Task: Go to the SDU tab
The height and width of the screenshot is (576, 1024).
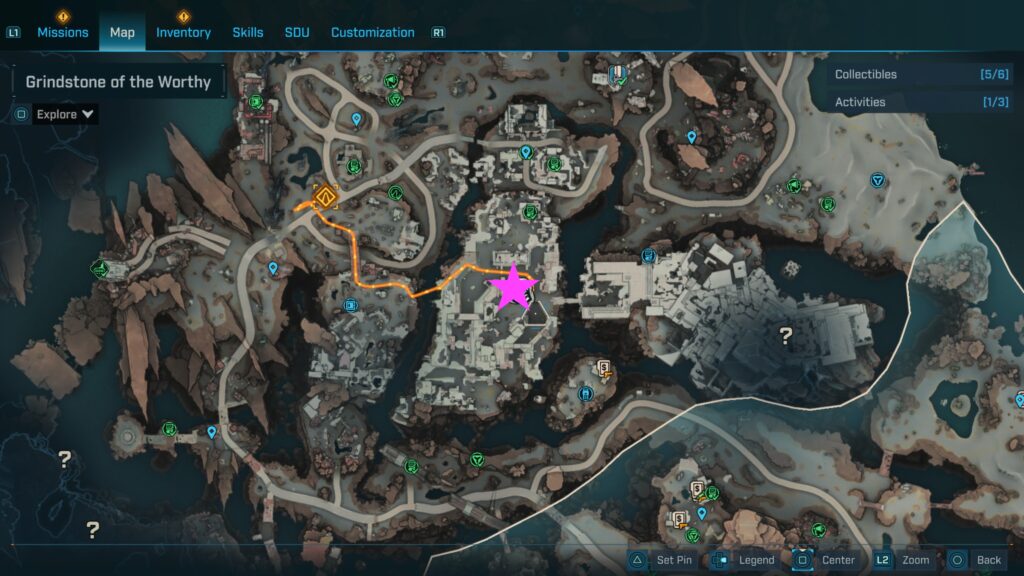Action: coord(297,32)
